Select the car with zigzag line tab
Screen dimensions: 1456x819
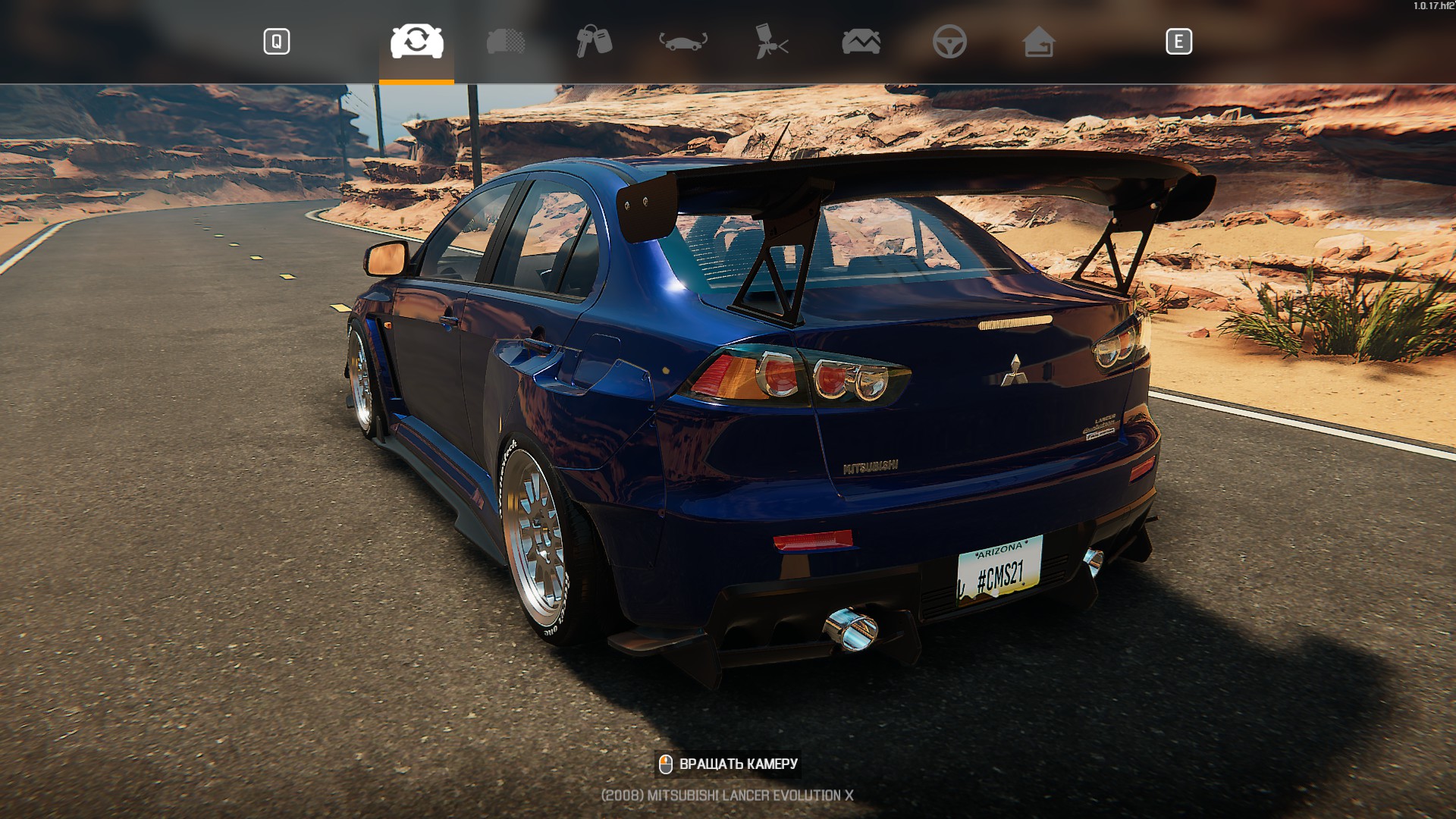coord(861,42)
